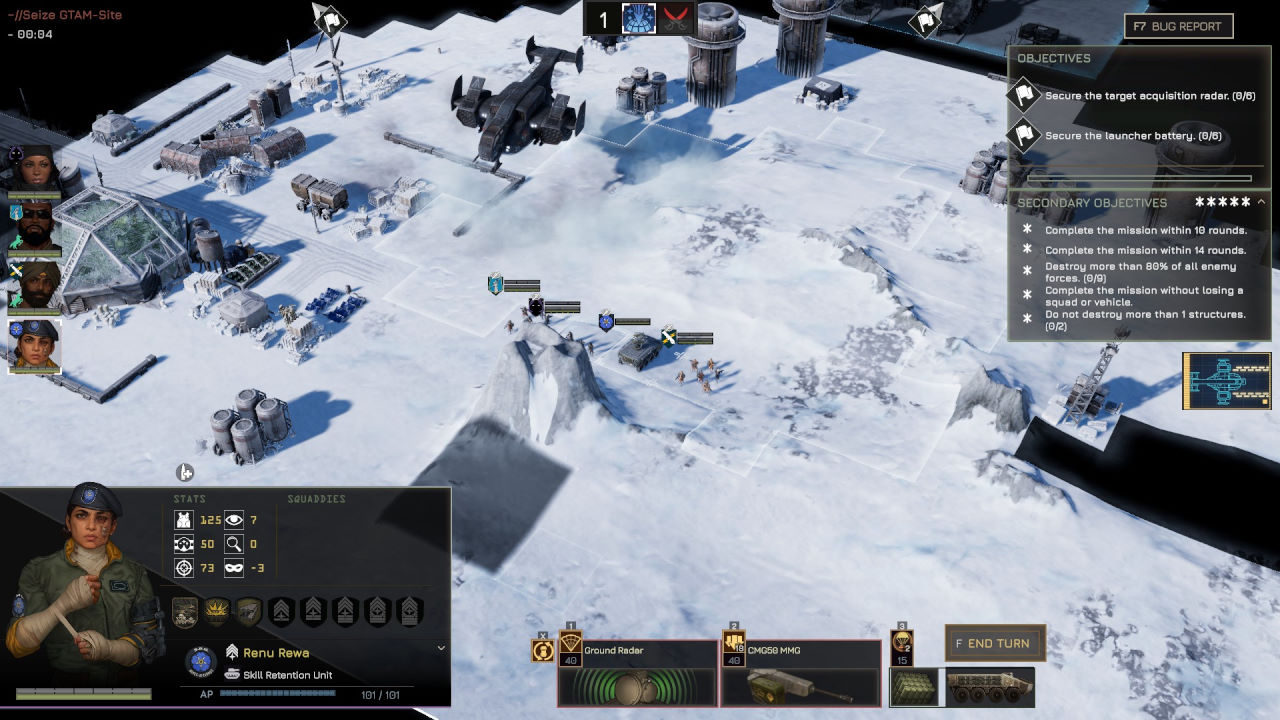Select the CMG50 MMG weapon
This screenshot has width=1280, height=720.
800,673
